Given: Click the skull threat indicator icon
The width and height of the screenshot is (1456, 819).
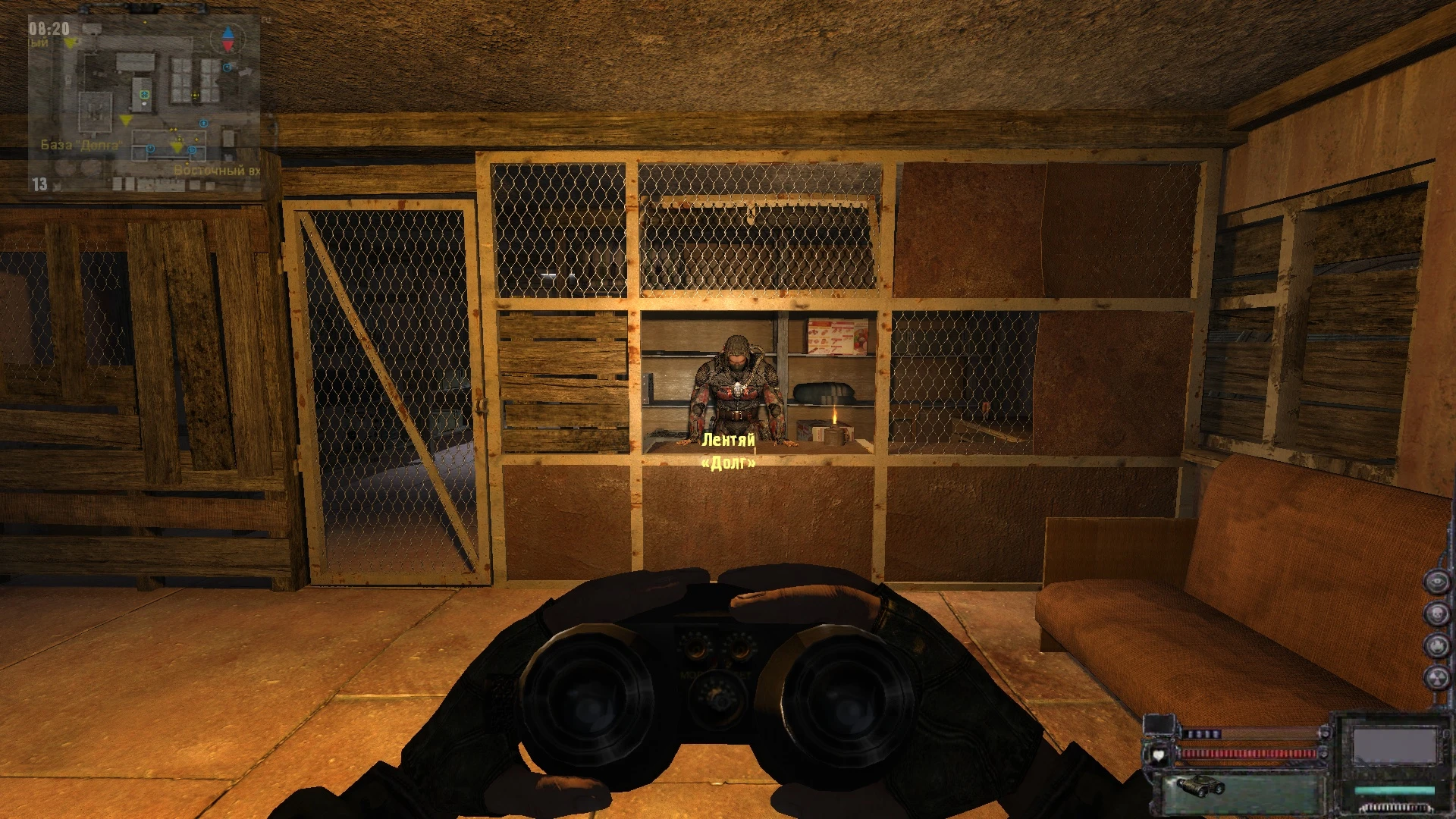Looking at the screenshot, I should (x=1438, y=612).
